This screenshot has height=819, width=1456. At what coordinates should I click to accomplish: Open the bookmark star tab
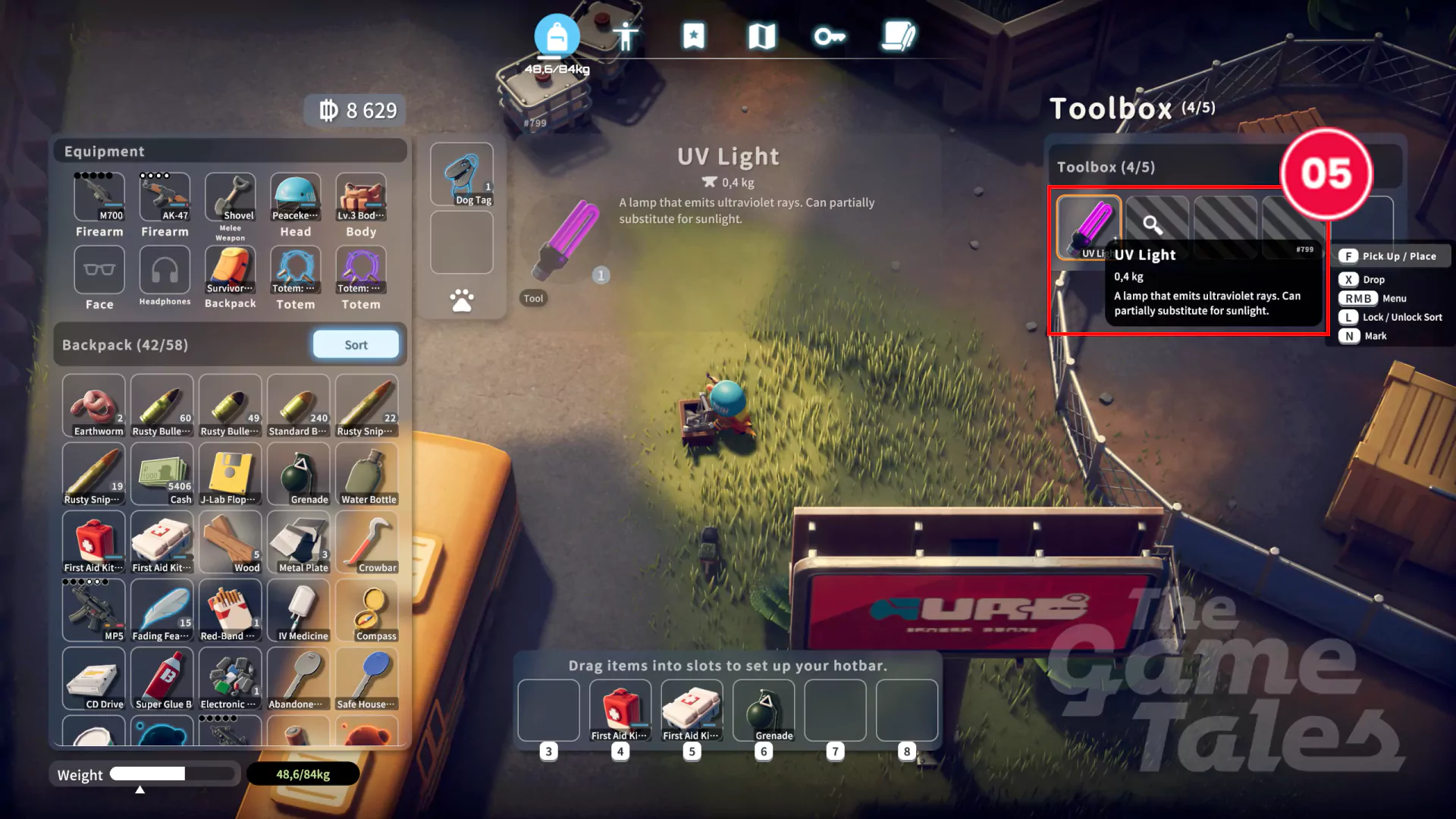(693, 36)
